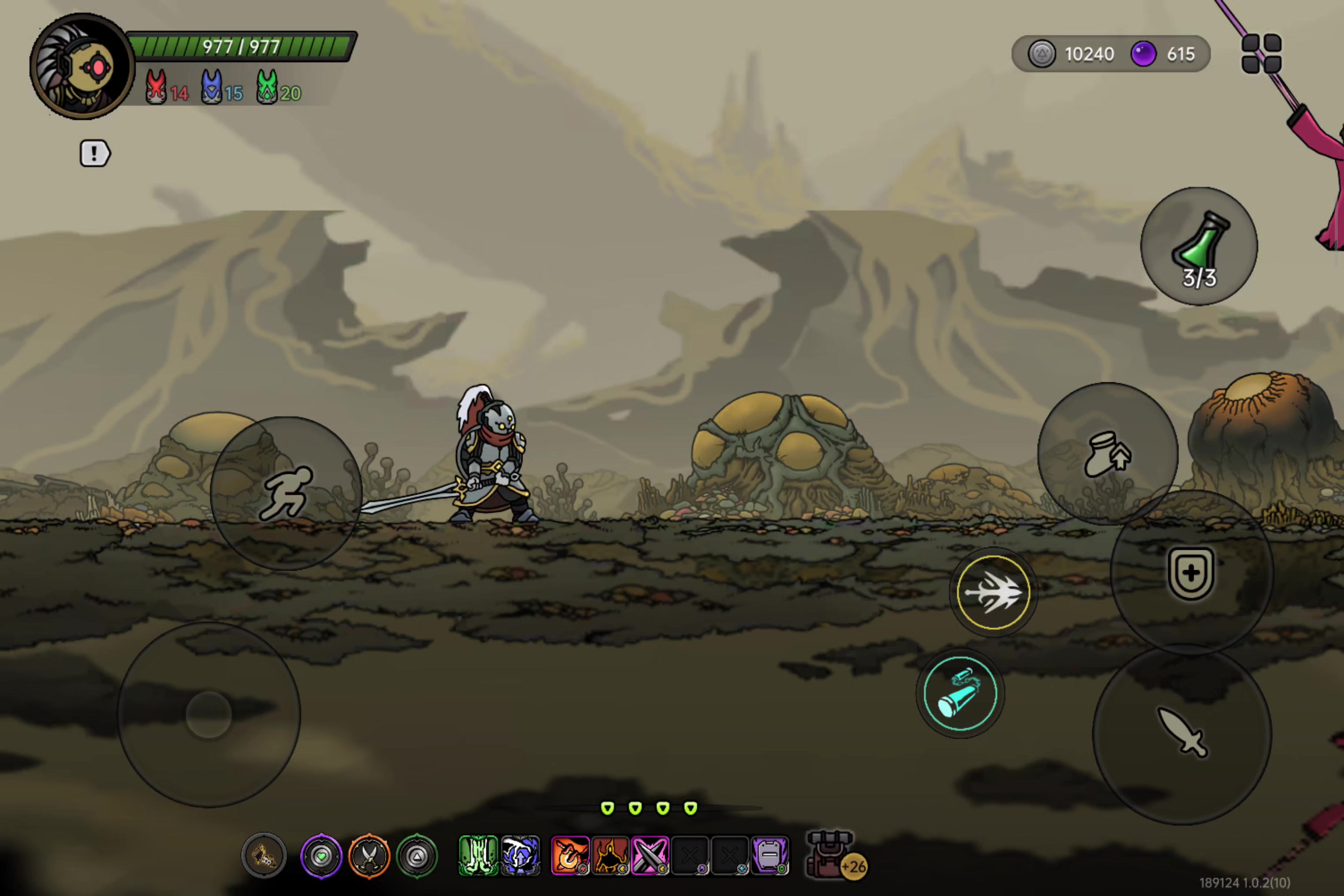Image resolution: width=1344 pixels, height=896 pixels.
Task: Tap the orange-ringed twin blades icon
Action: [369, 856]
